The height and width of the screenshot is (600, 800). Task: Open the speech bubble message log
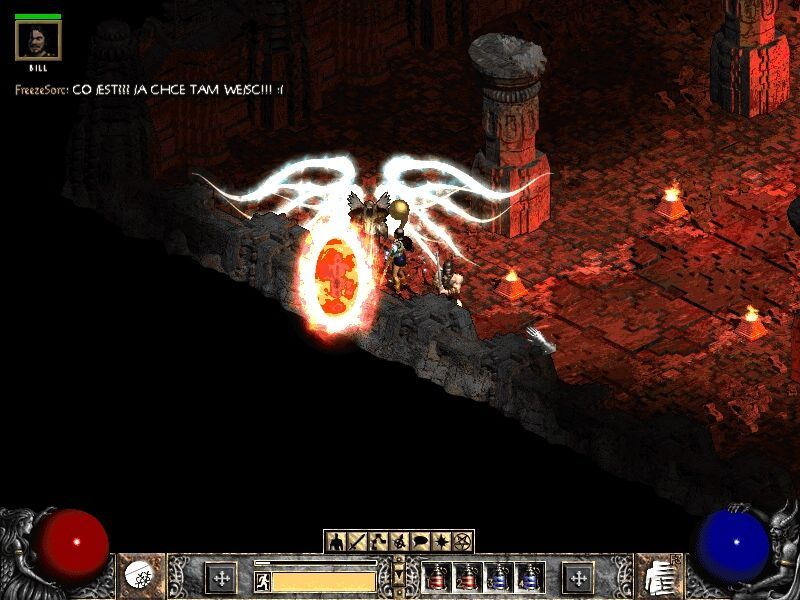[x=421, y=542]
